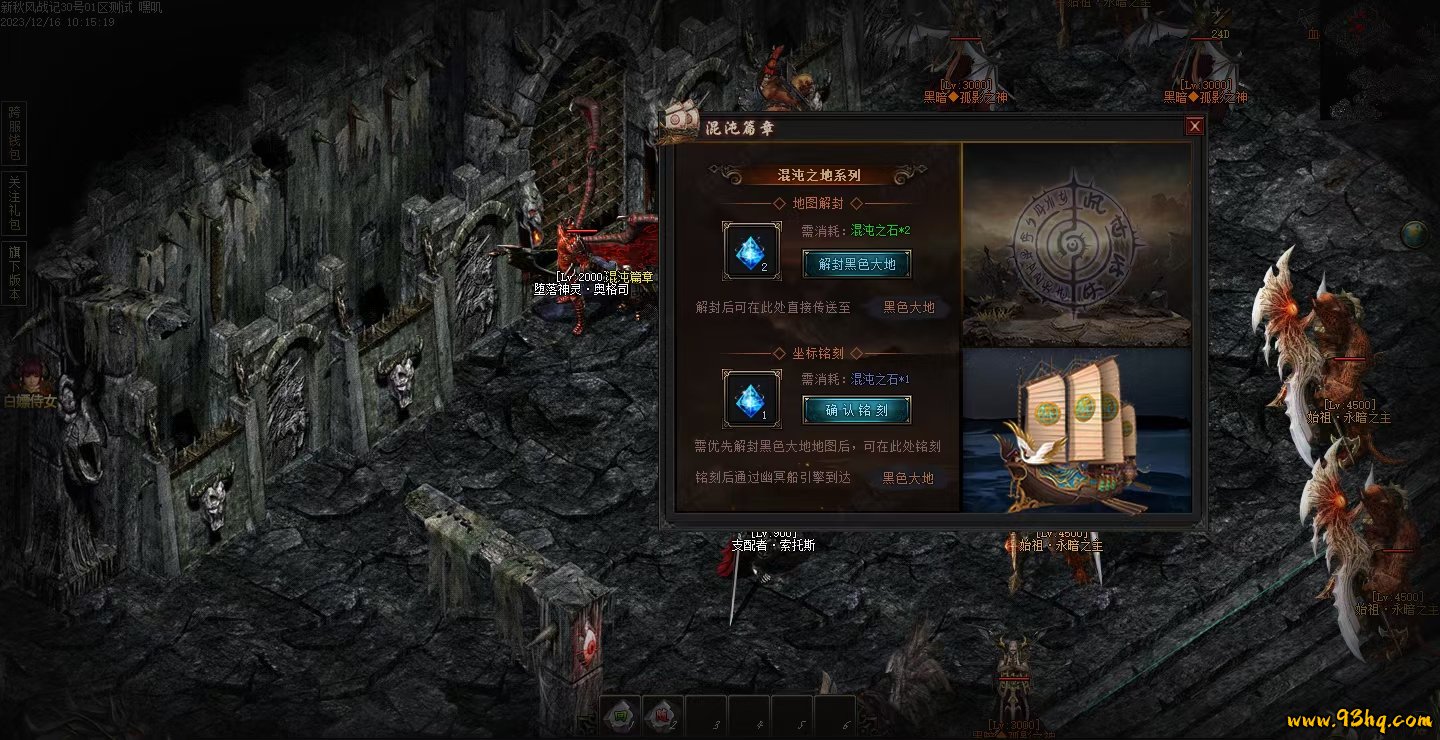Click the 解封黑色大地 button
This screenshot has width=1440, height=740.
(857, 264)
